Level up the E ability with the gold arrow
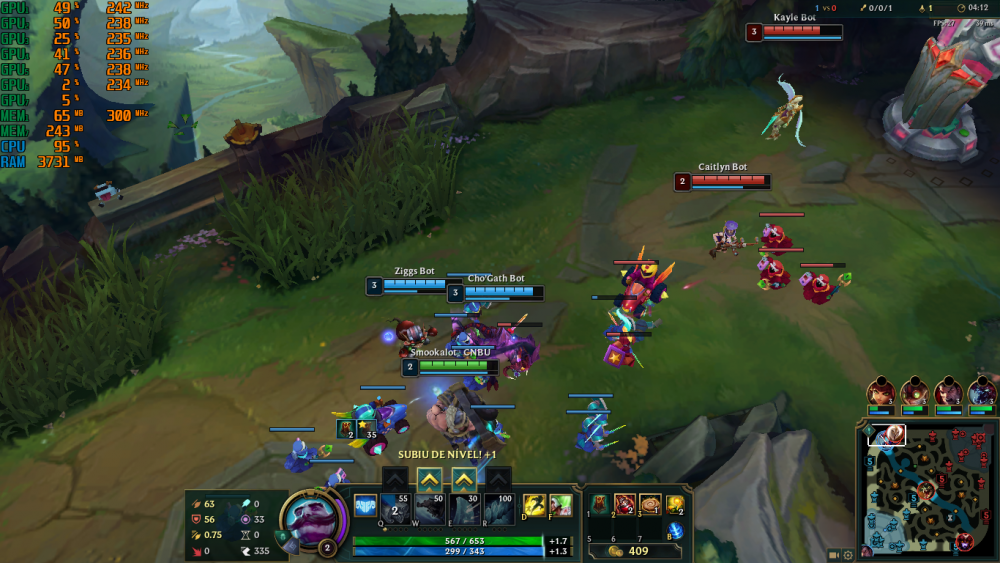This screenshot has width=1000, height=563. 464,480
